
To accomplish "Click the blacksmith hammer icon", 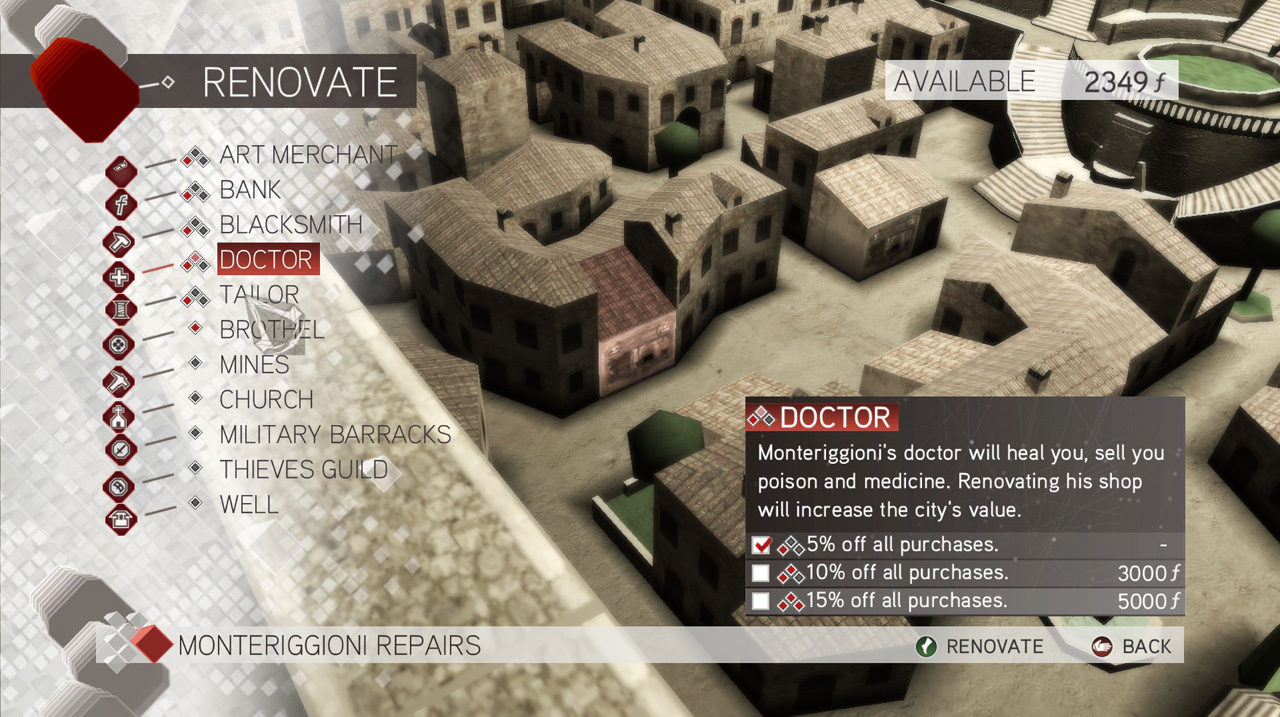I will tap(119, 241).
